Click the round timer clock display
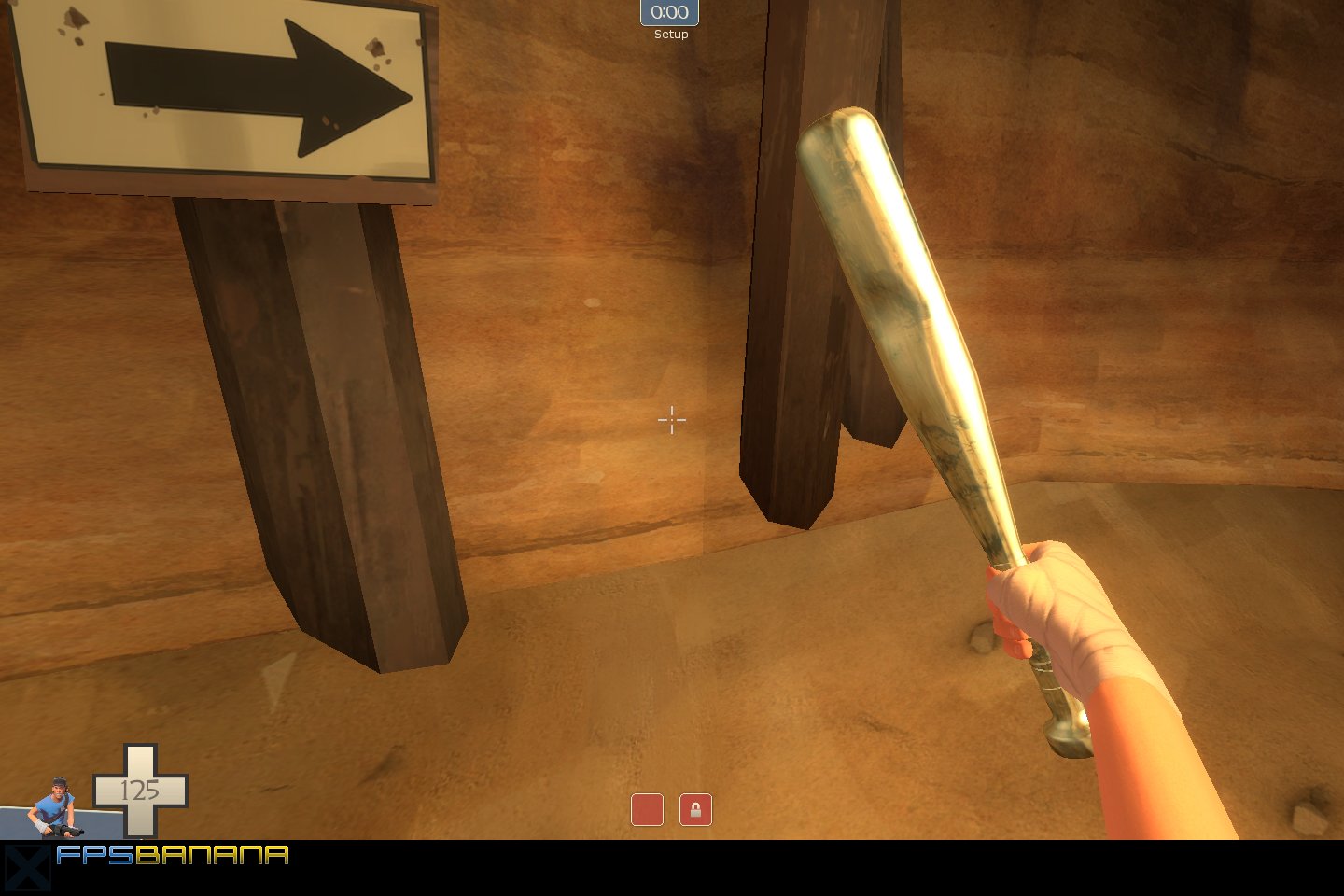 click(x=670, y=12)
